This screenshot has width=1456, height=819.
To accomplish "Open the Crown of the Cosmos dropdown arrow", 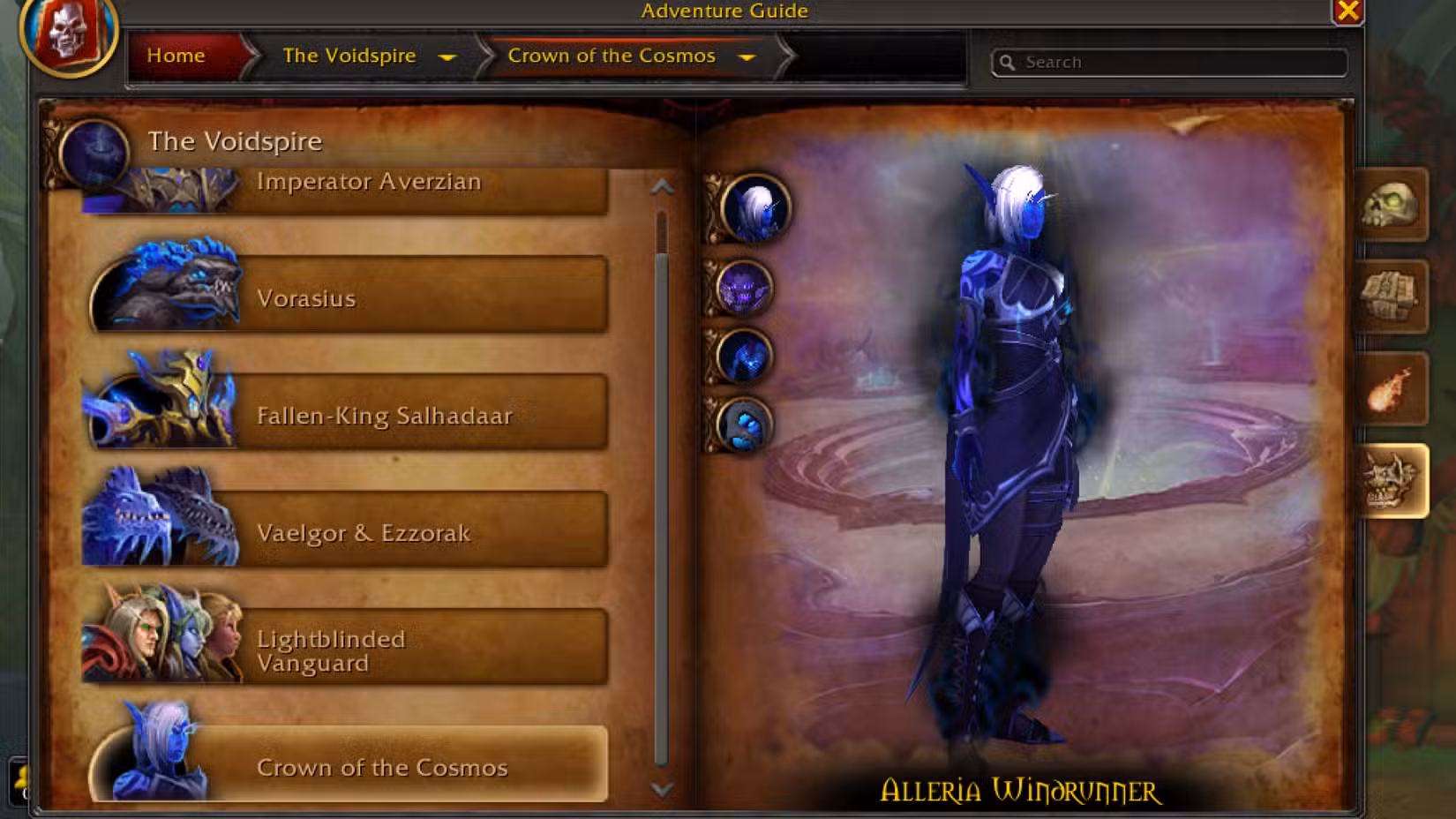I will tap(747, 56).
